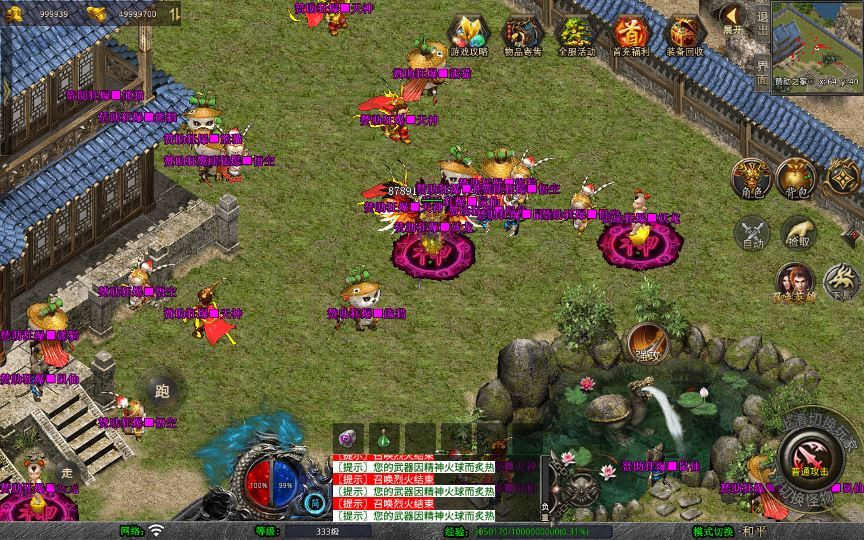Use the green potion quick-slot item
This screenshot has height=540, width=864.
(382, 438)
